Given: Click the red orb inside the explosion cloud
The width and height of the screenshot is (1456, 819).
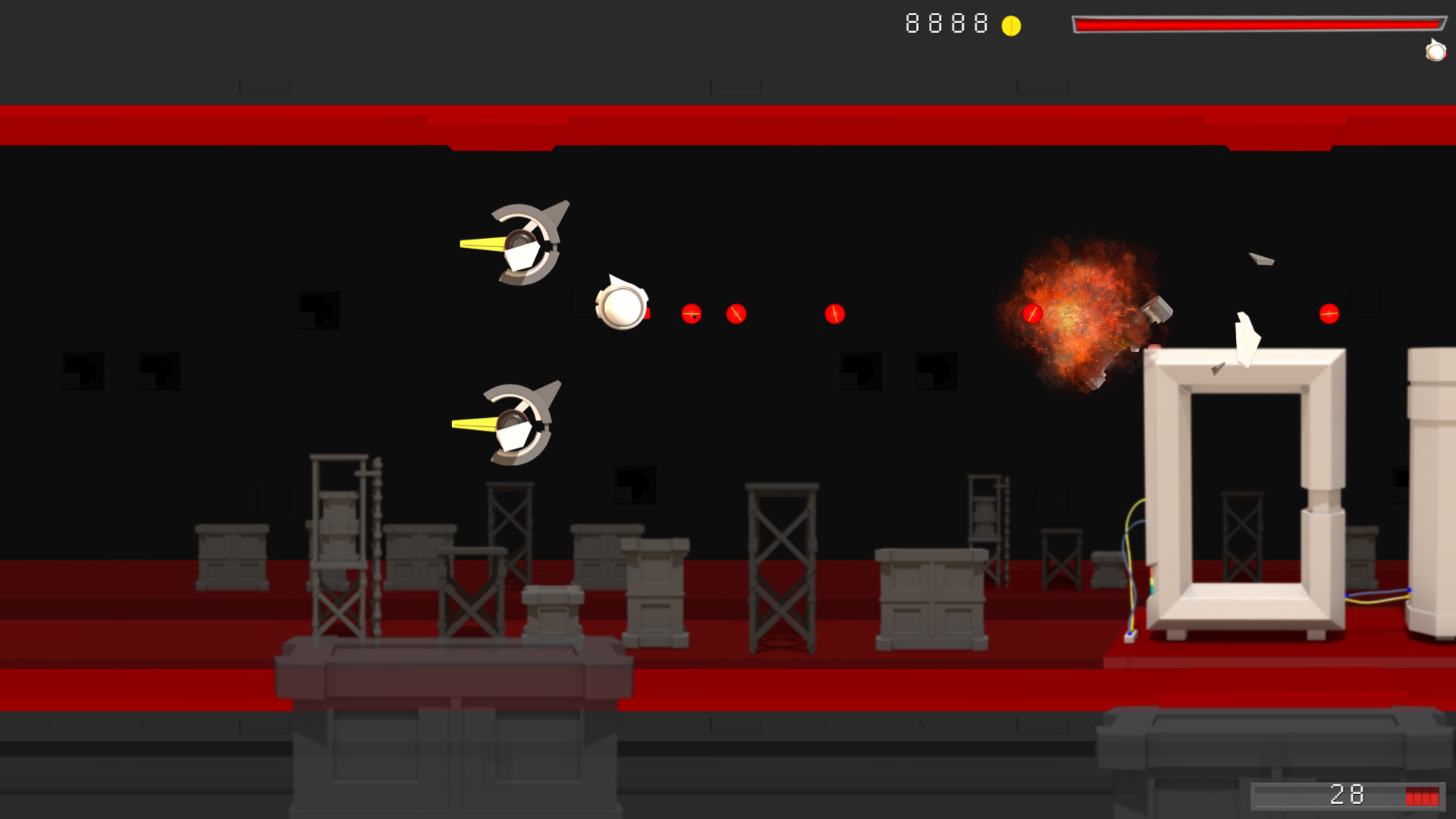Looking at the screenshot, I should click(x=1033, y=312).
